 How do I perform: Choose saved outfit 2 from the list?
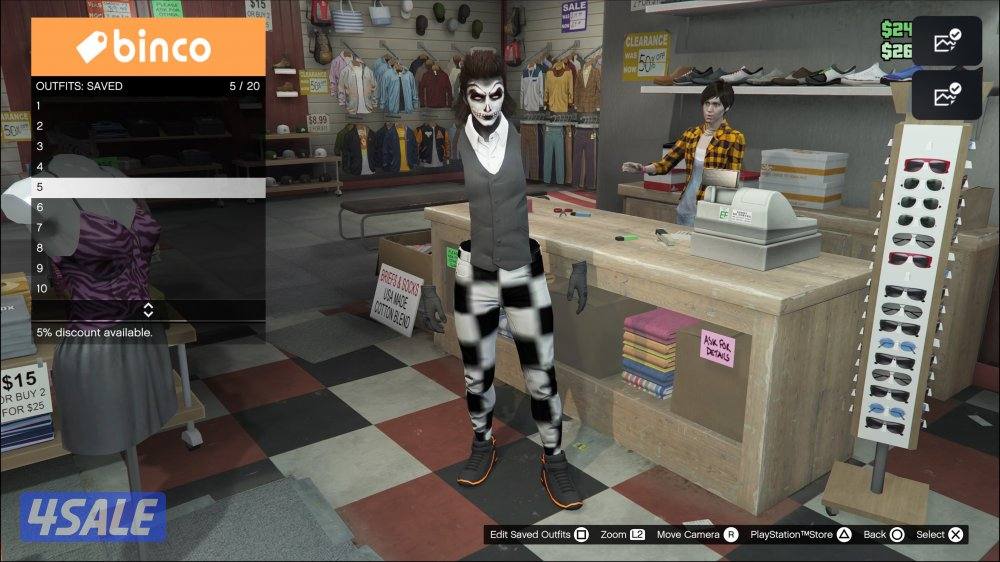(x=148, y=126)
